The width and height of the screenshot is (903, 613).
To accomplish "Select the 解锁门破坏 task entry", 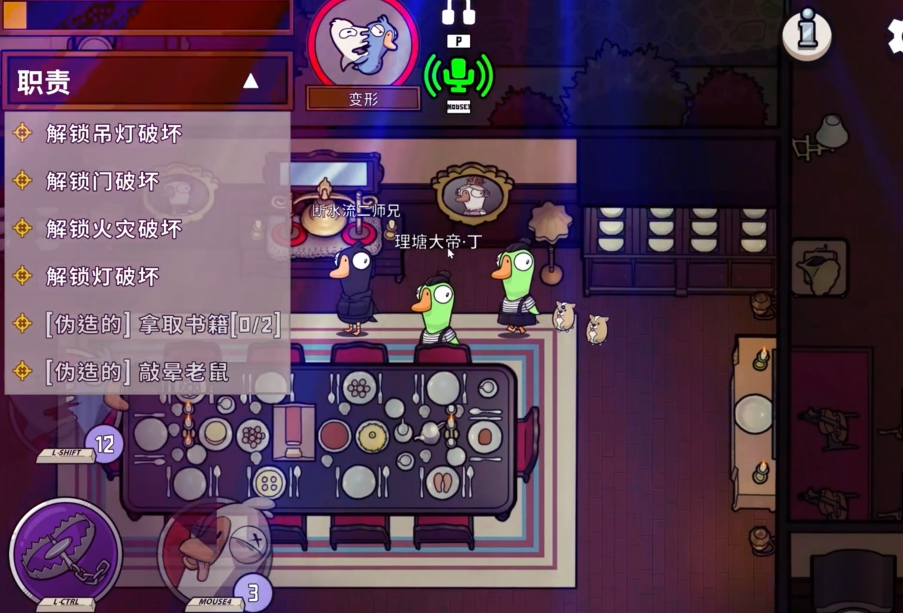I will (102, 182).
